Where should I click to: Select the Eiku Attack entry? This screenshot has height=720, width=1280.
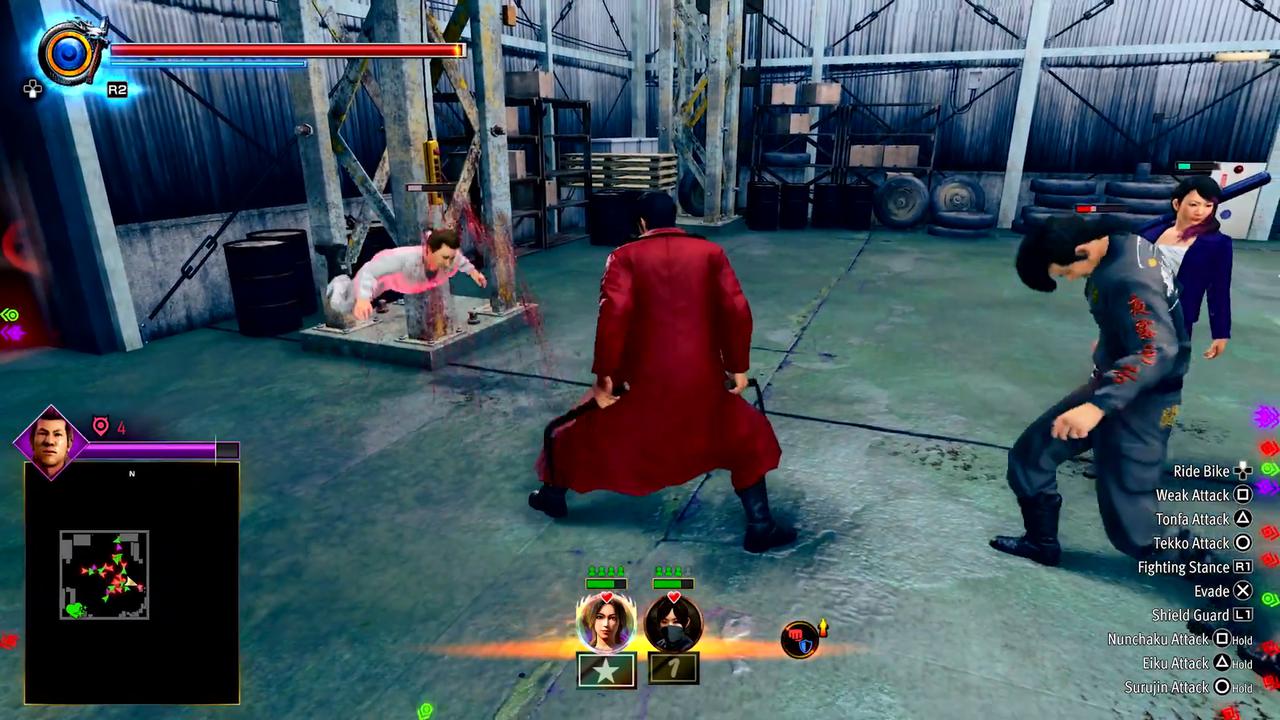click(x=1205, y=663)
